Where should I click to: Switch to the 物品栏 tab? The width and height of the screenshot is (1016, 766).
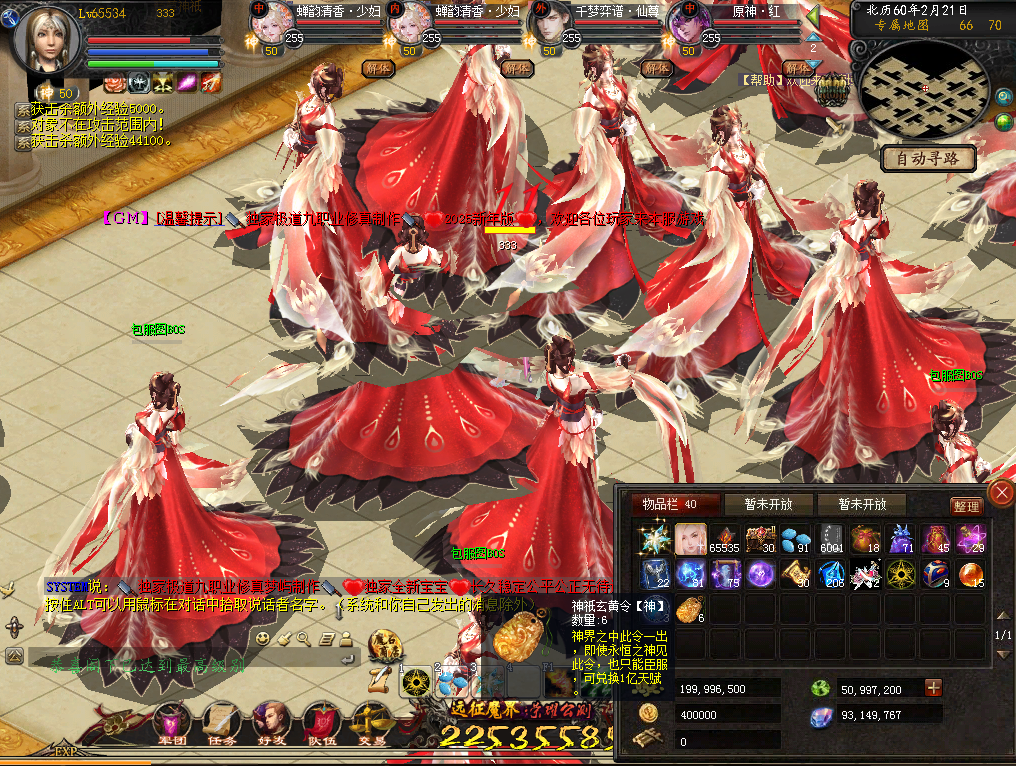668,505
